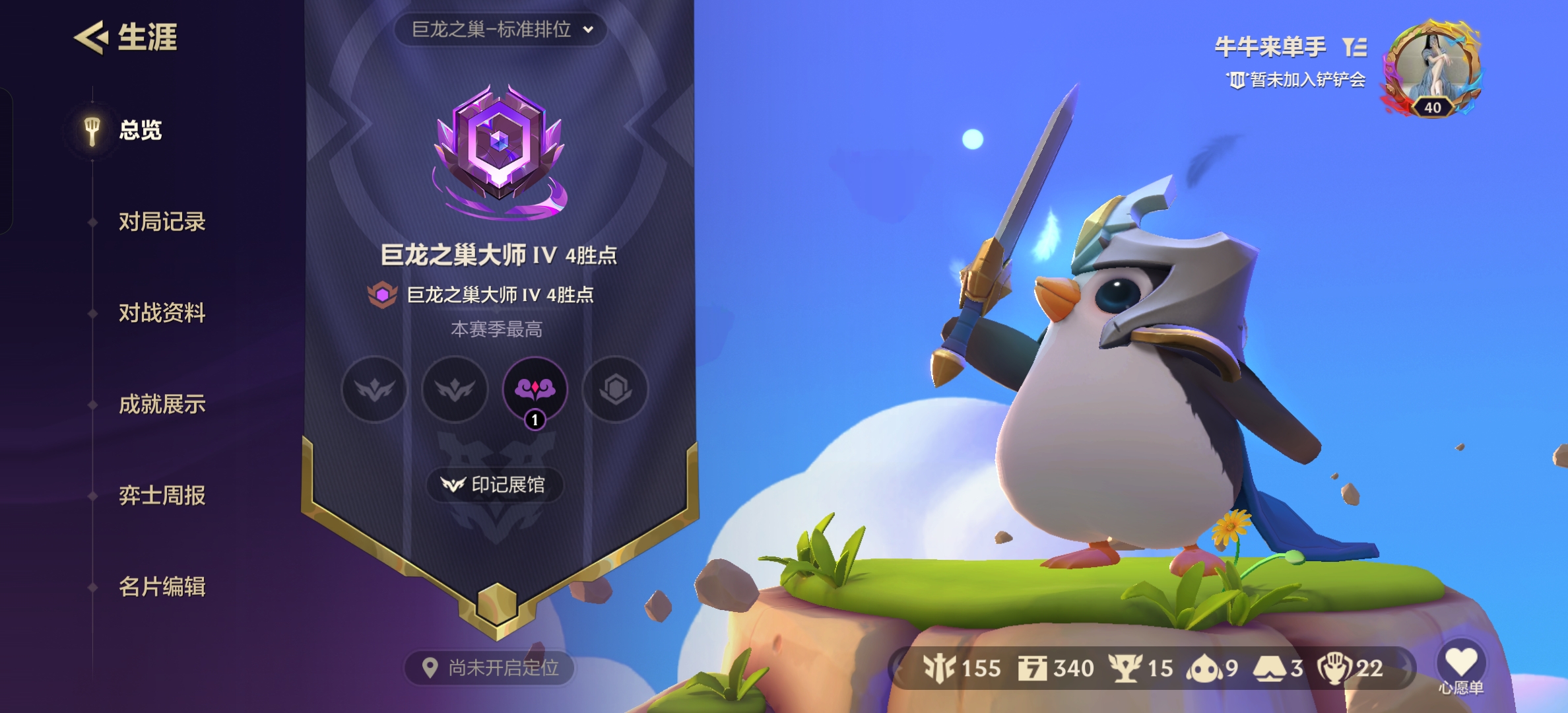Screen dimensions: 1568x713
Task: Click the open-hand stat showing 22
Action: pyautogui.click(x=1350, y=668)
